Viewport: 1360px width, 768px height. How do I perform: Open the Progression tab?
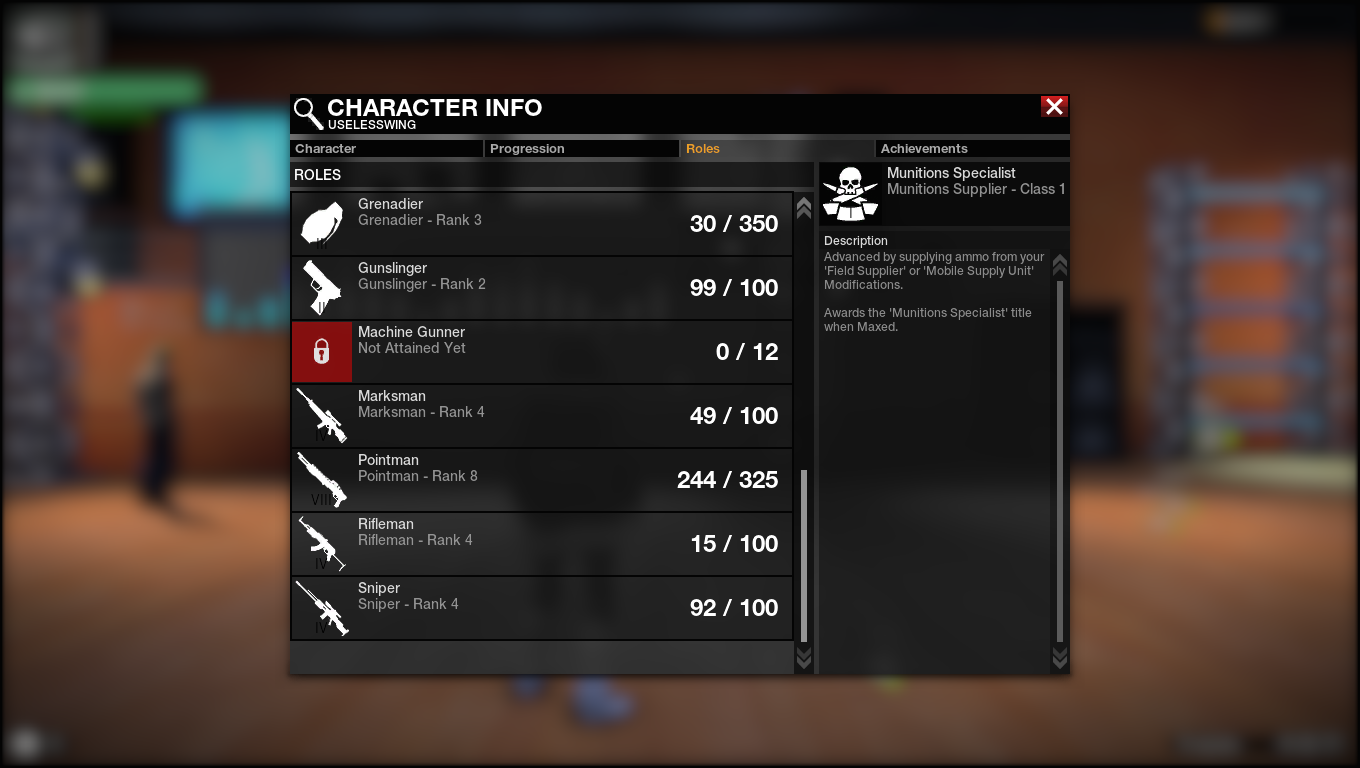tap(582, 149)
